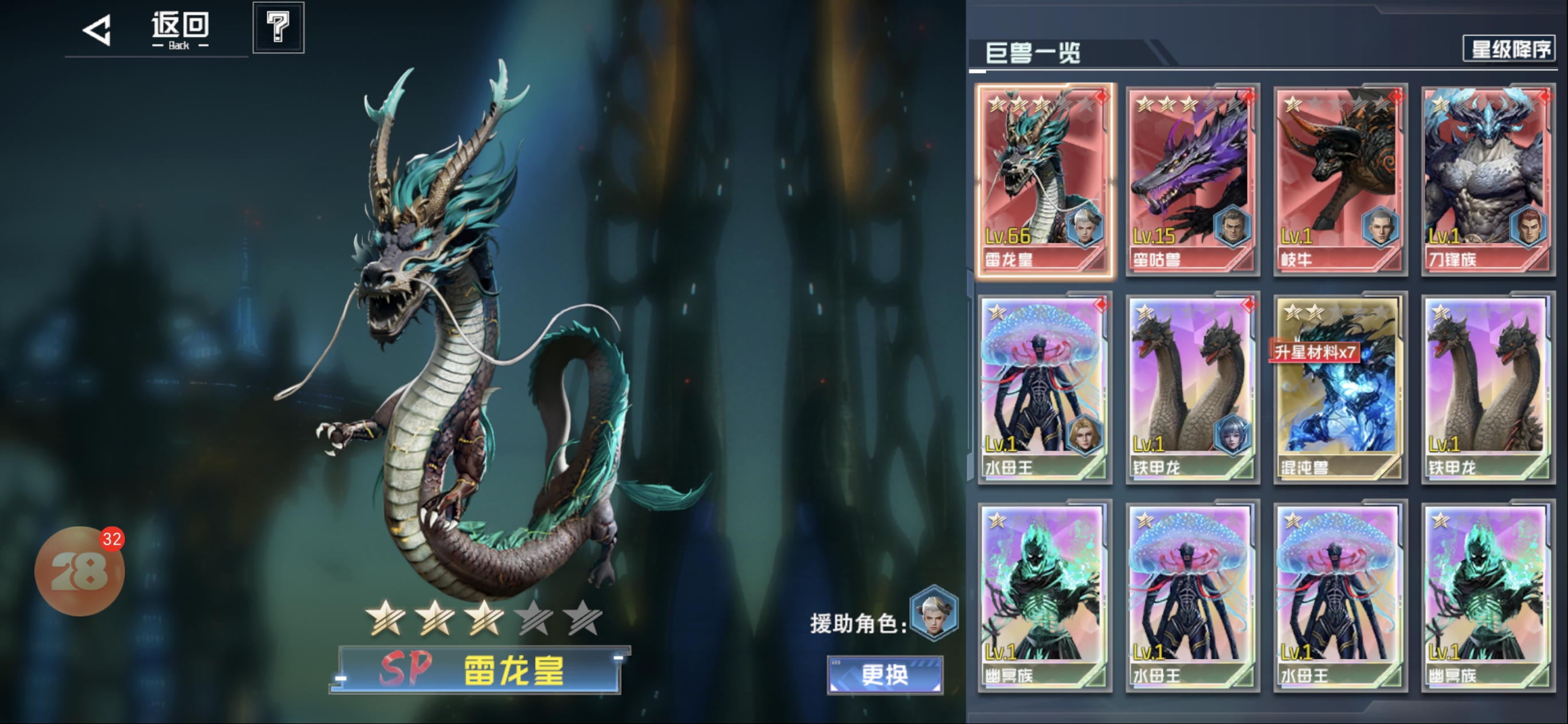Tap the assist character portrait beside 援助角色
The width and height of the screenshot is (1568, 724).
pyautogui.click(x=933, y=613)
